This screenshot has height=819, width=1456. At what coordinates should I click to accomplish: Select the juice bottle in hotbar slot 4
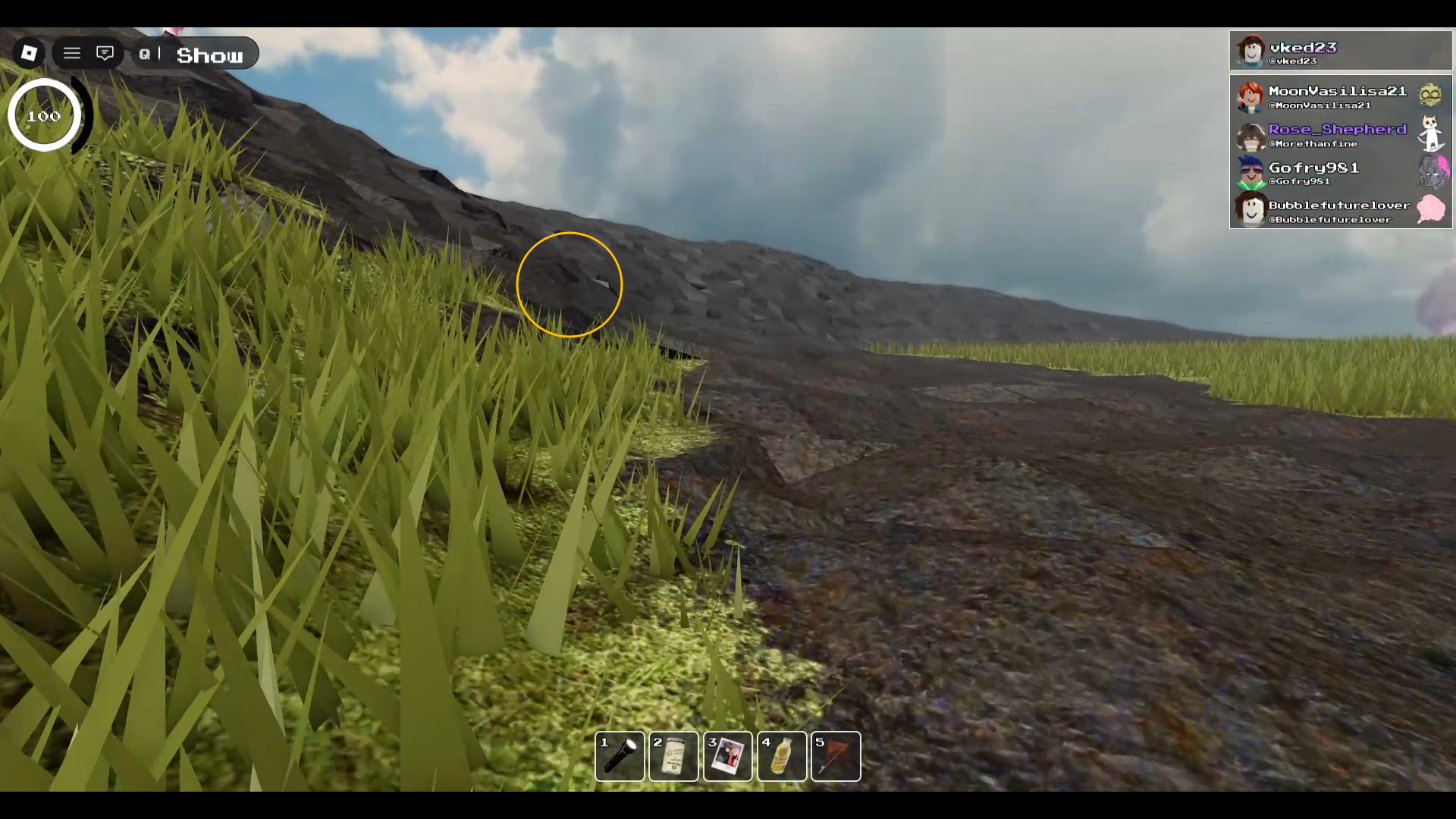[781, 756]
